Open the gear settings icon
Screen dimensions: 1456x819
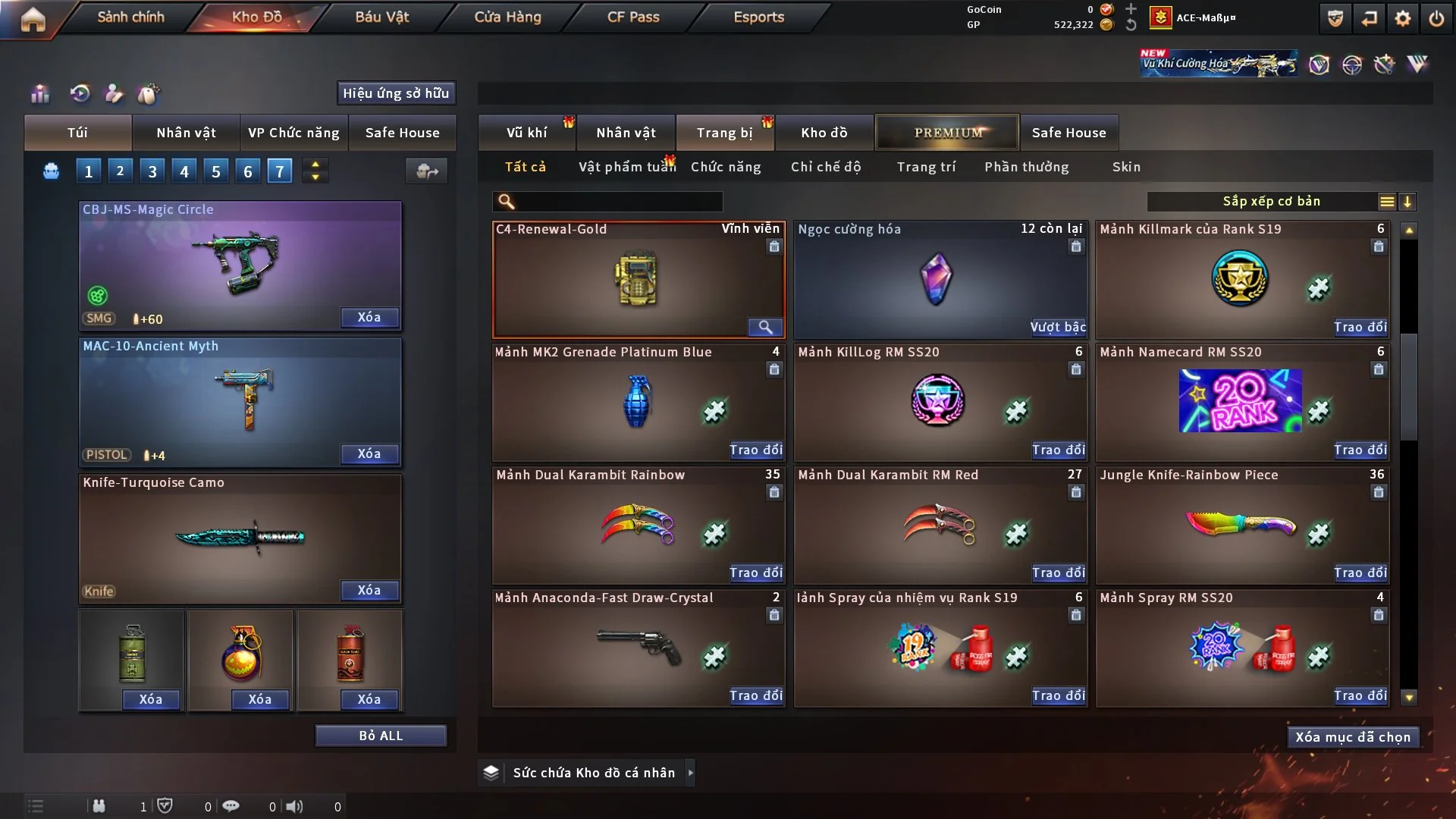pyautogui.click(x=1402, y=18)
